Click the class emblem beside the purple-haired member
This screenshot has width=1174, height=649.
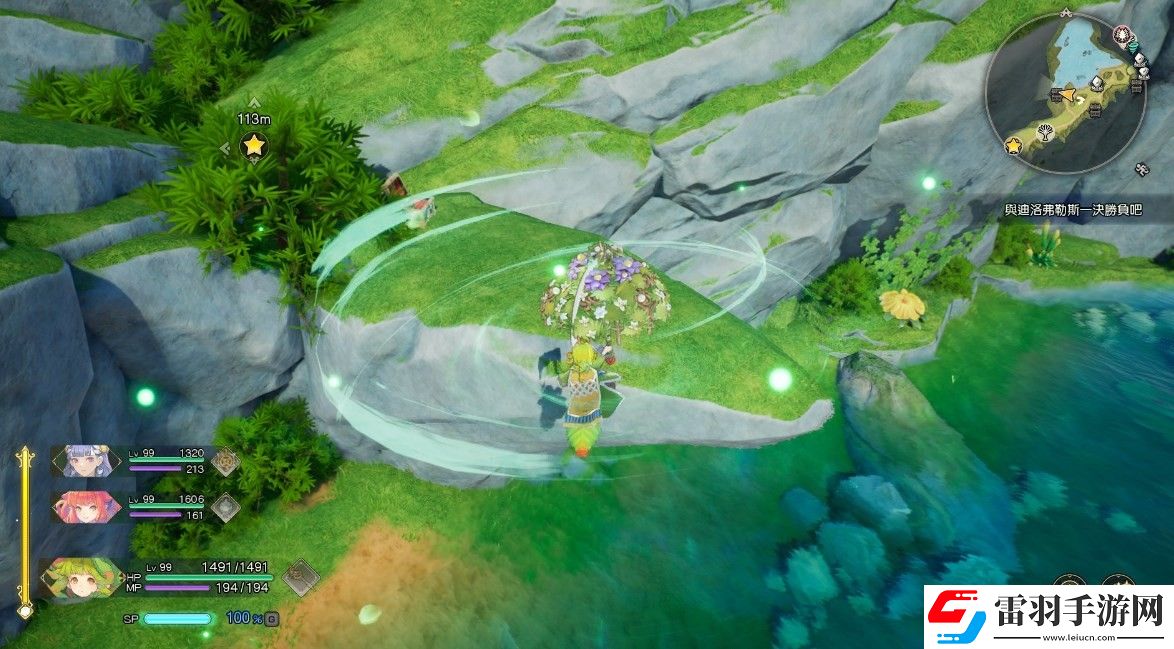pos(225,461)
